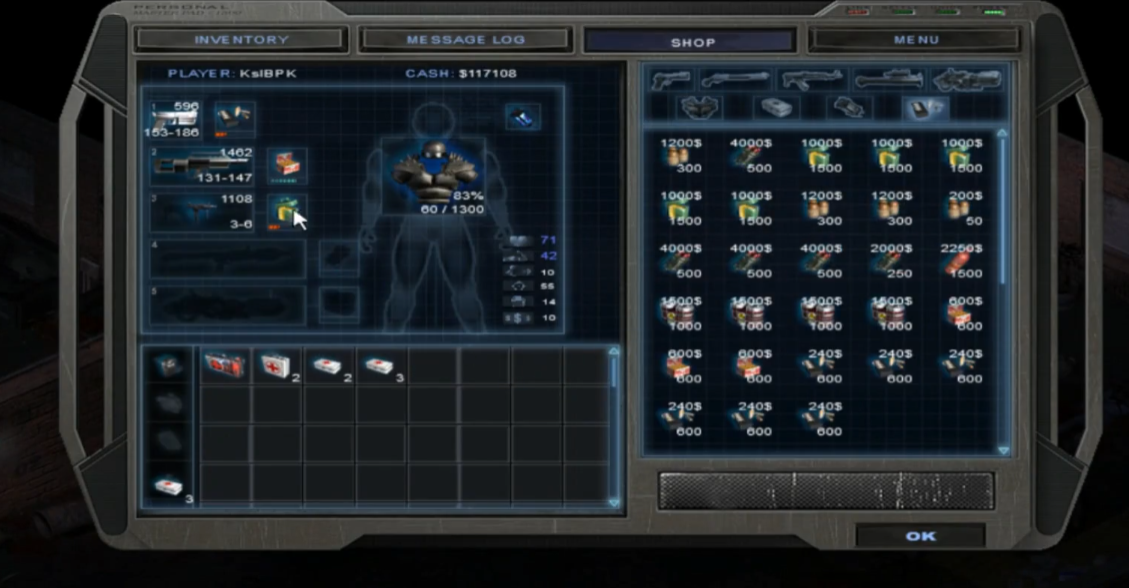Click the shop list scroll-down arrow
This screenshot has width=1129, height=588.
pos(1003,451)
